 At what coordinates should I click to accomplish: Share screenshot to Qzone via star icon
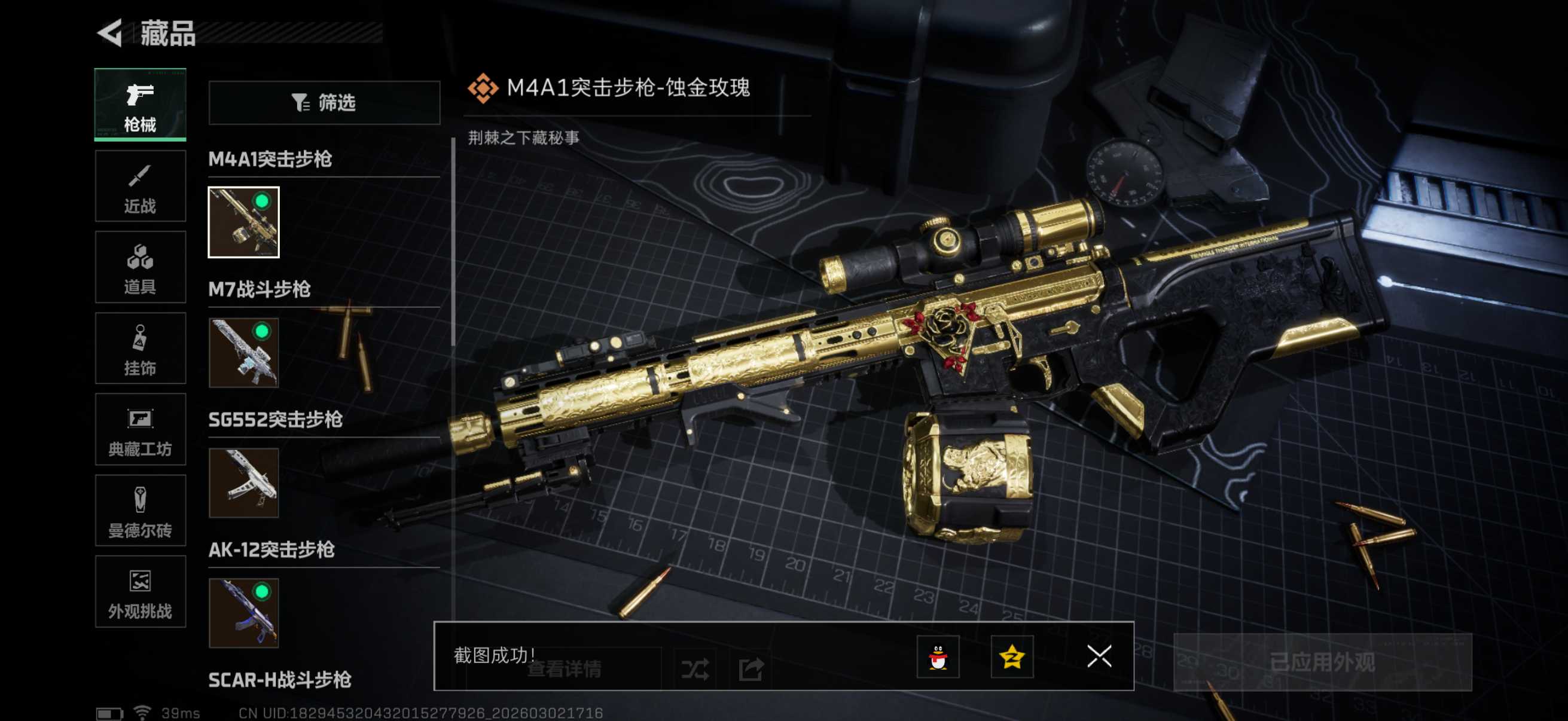[1012, 657]
